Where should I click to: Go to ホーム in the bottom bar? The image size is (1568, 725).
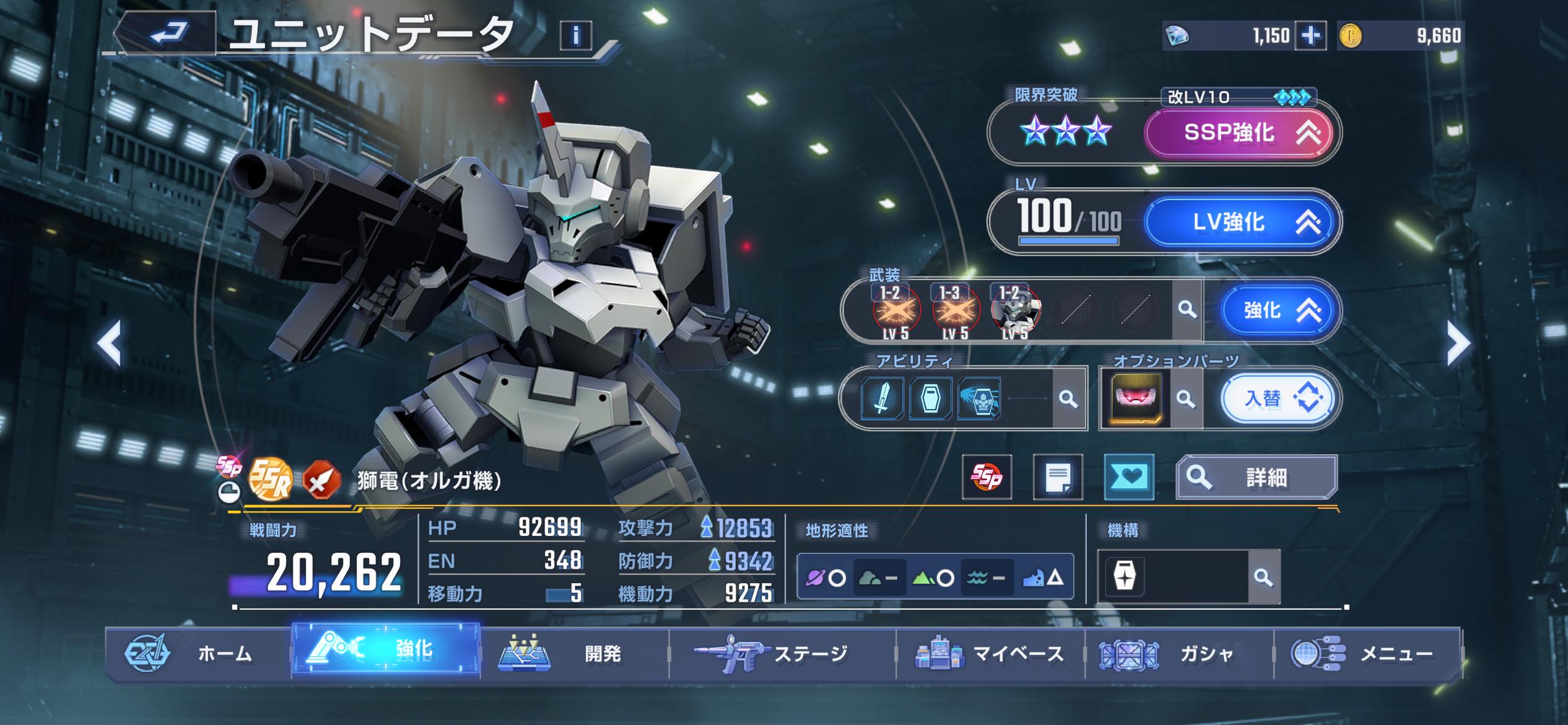[x=198, y=654]
